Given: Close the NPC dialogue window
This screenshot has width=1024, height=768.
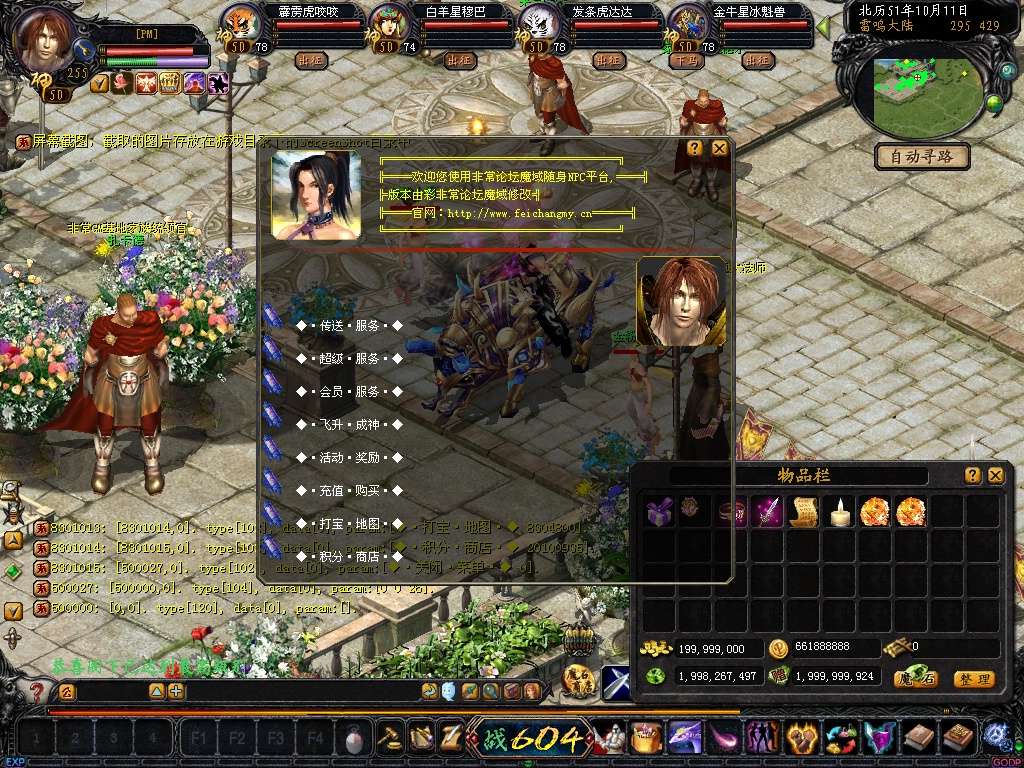Looking at the screenshot, I should tap(719, 148).
